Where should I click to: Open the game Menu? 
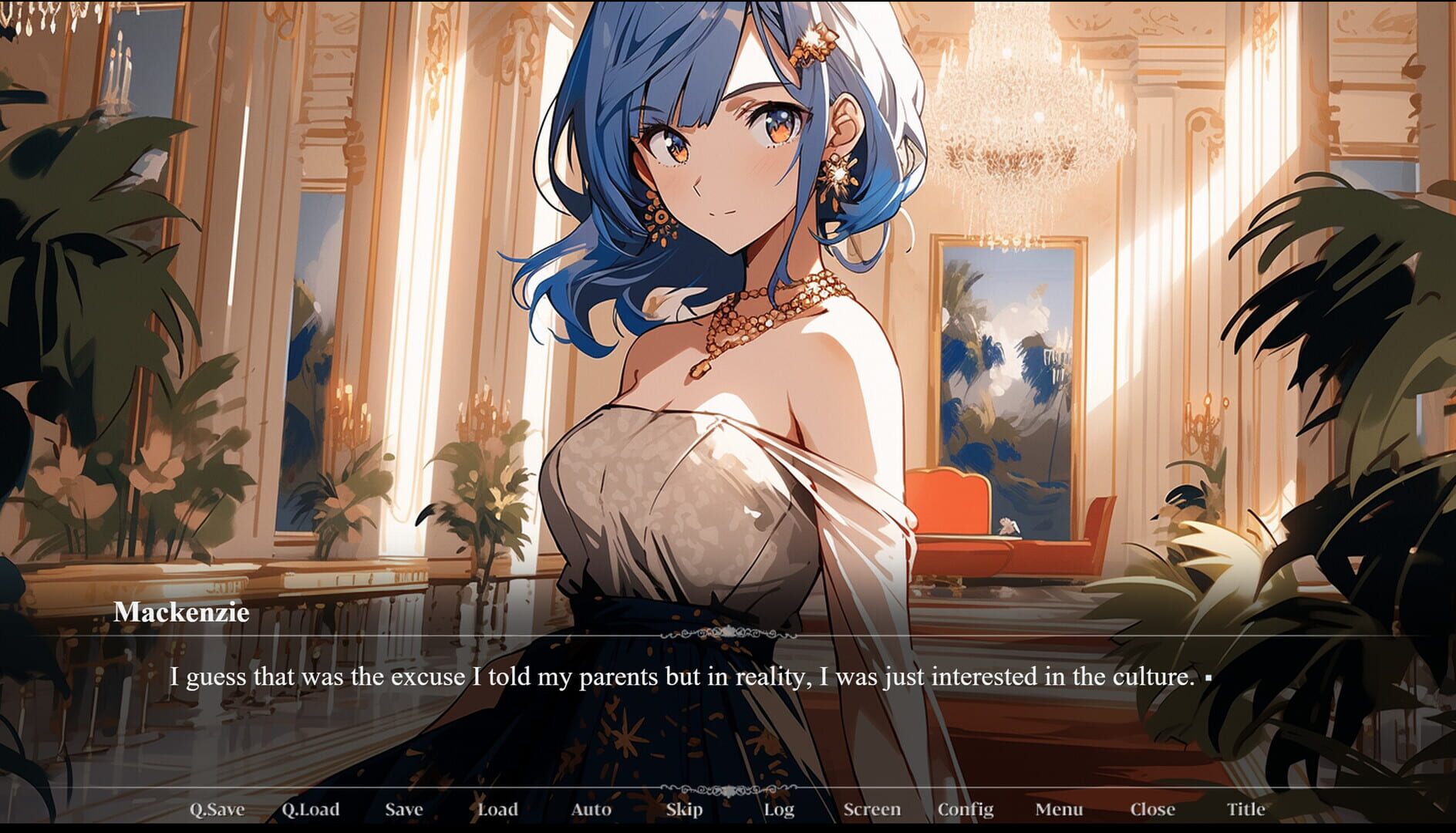(1060, 809)
